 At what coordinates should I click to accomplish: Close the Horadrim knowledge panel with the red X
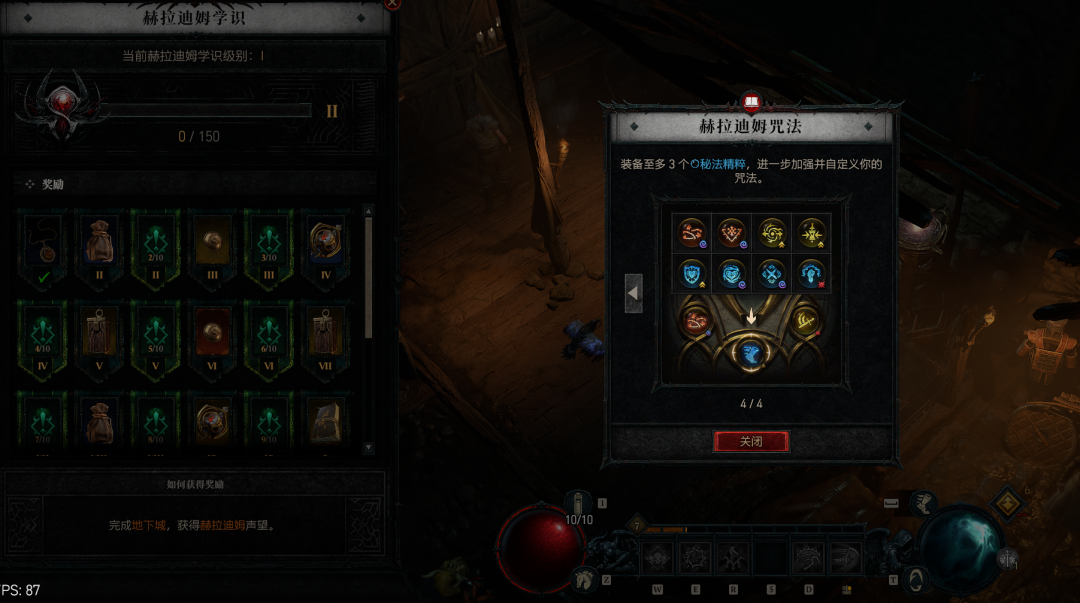[392, 4]
